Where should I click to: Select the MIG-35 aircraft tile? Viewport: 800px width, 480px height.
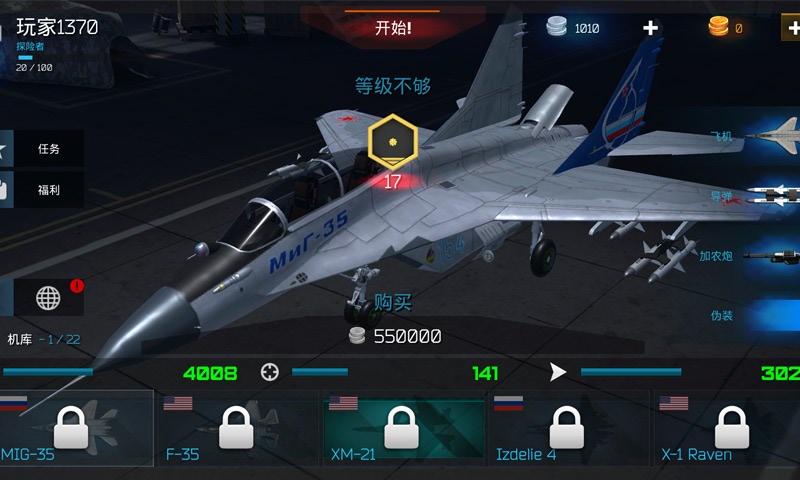point(76,428)
